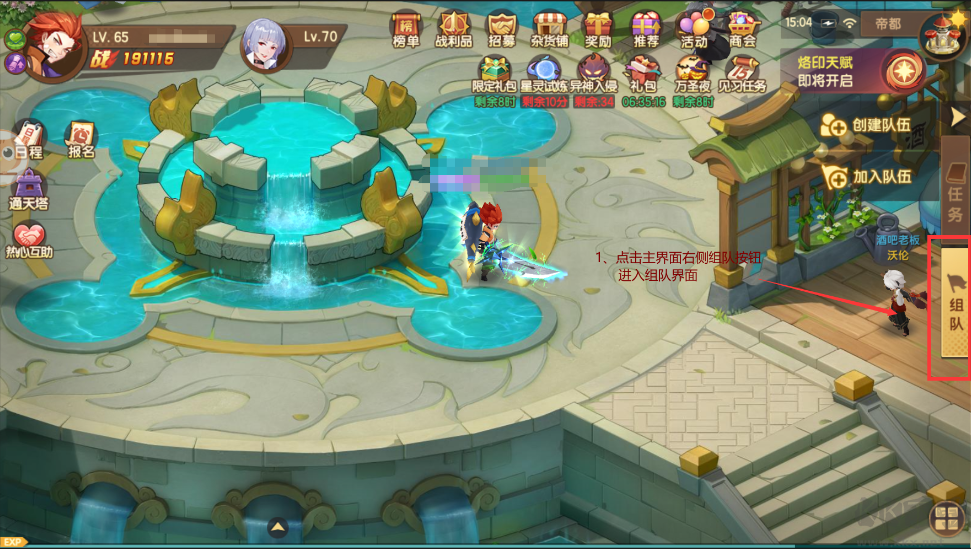This screenshot has height=549, width=971.
Task: Enter the 通天塔 tower
Action: point(29,190)
